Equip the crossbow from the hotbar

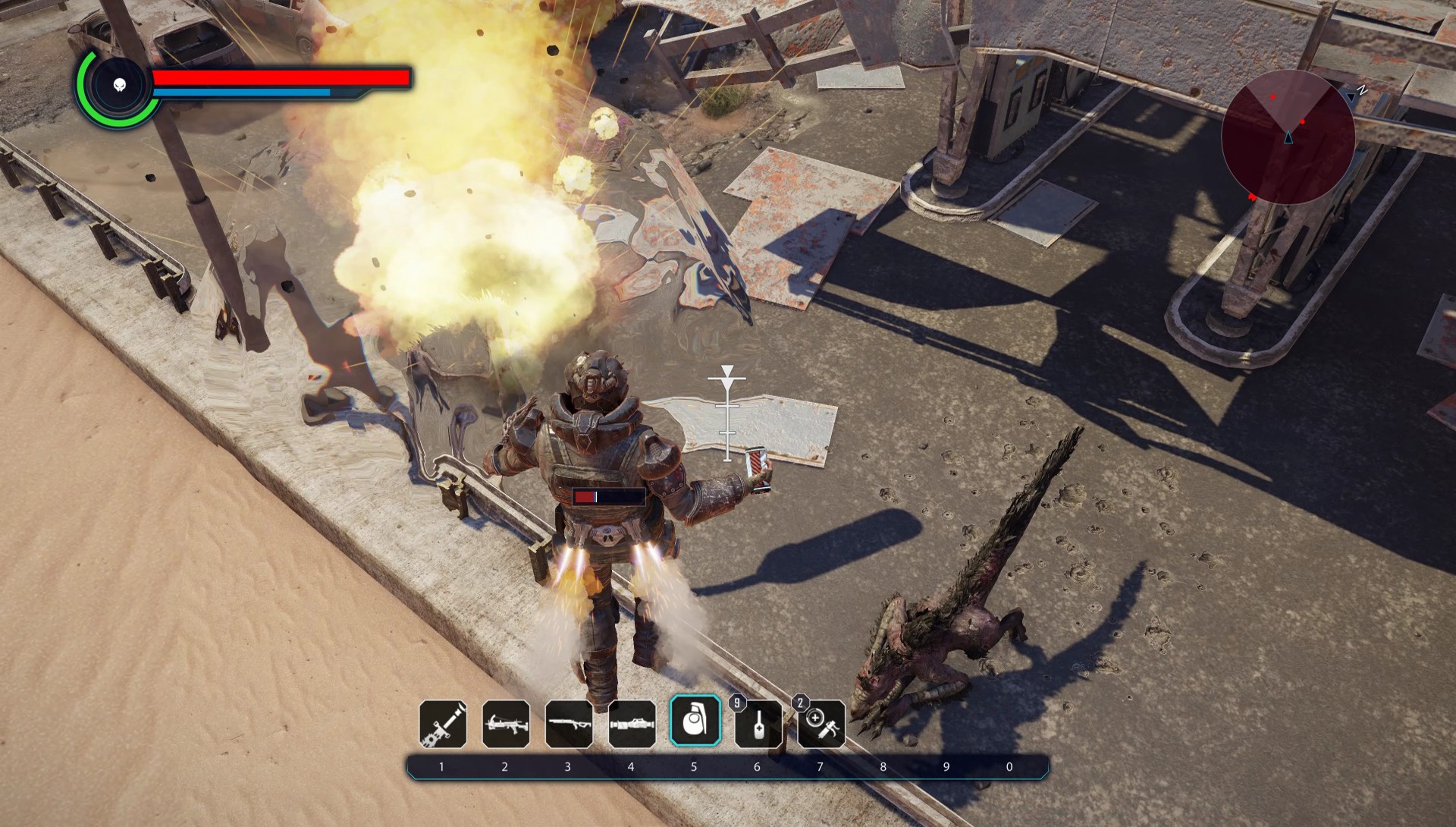(x=506, y=723)
